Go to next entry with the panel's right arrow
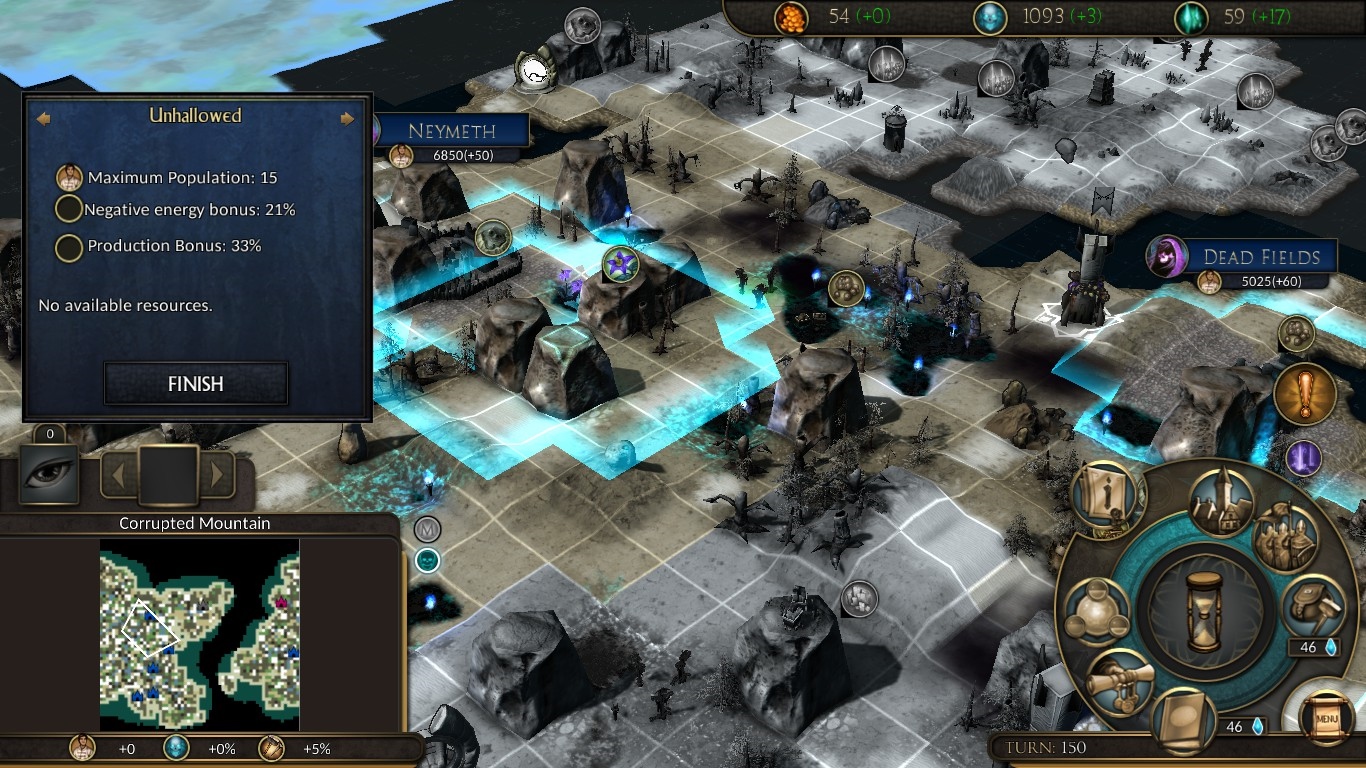Image resolution: width=1366 pixels, height=768 pixels. click(347, 118)
